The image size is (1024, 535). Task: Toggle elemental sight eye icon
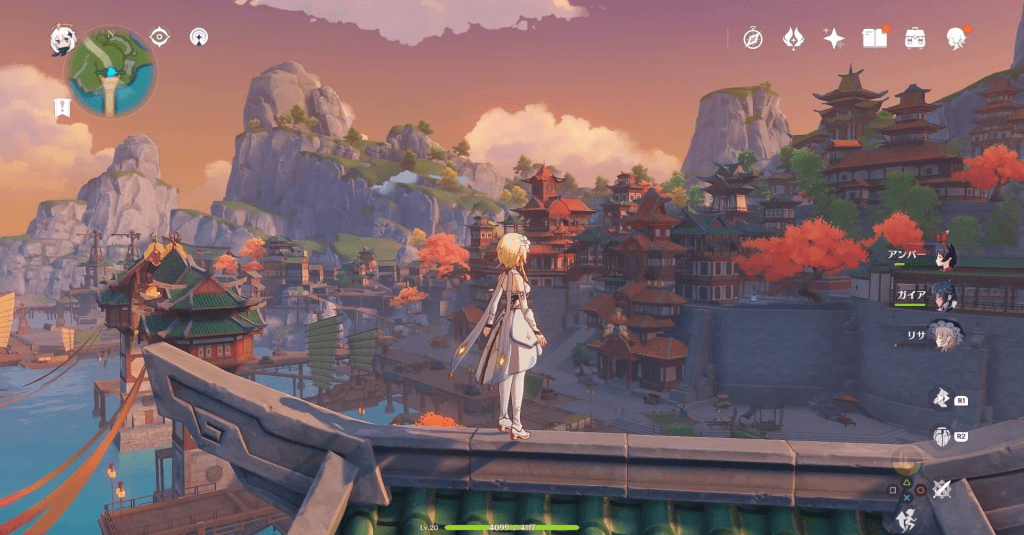click(159, 37)
